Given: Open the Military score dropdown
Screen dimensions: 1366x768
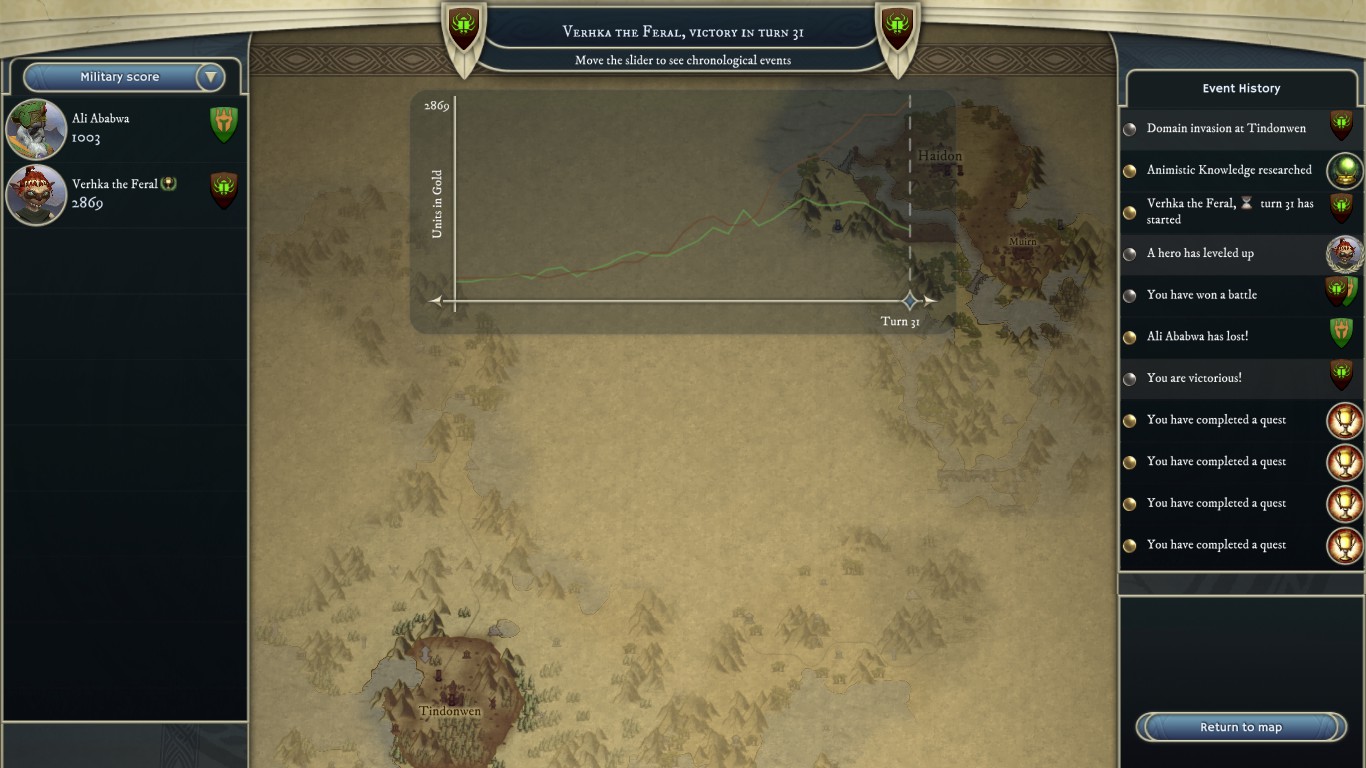Looking at the screenshot, I should point(210,77).
